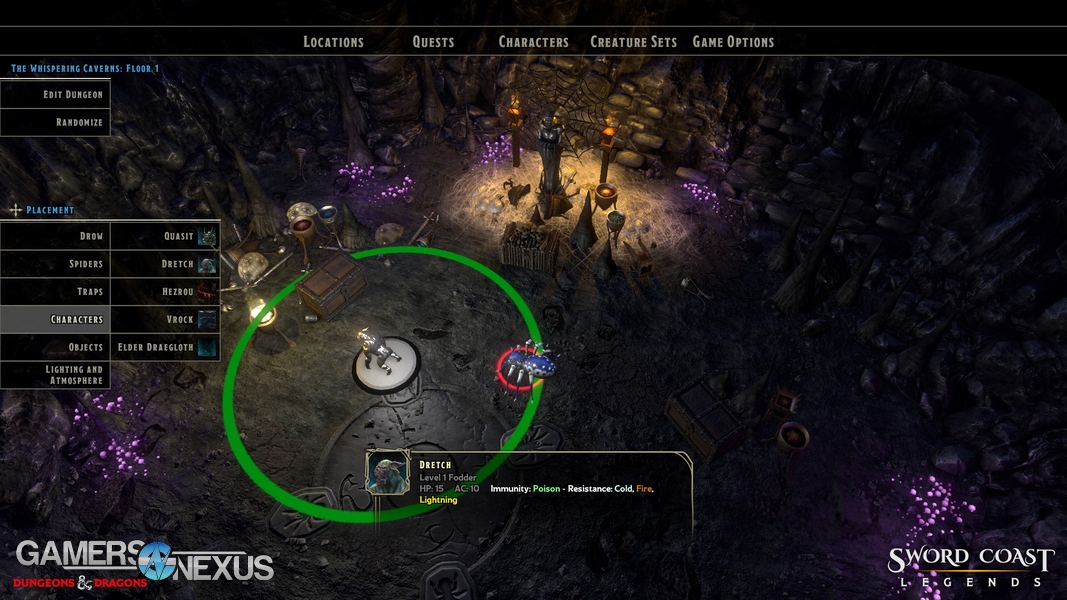Randomize the dungeon layout
The width and height of the screenshot is (1067, 600).
click(x=55, y=122)
